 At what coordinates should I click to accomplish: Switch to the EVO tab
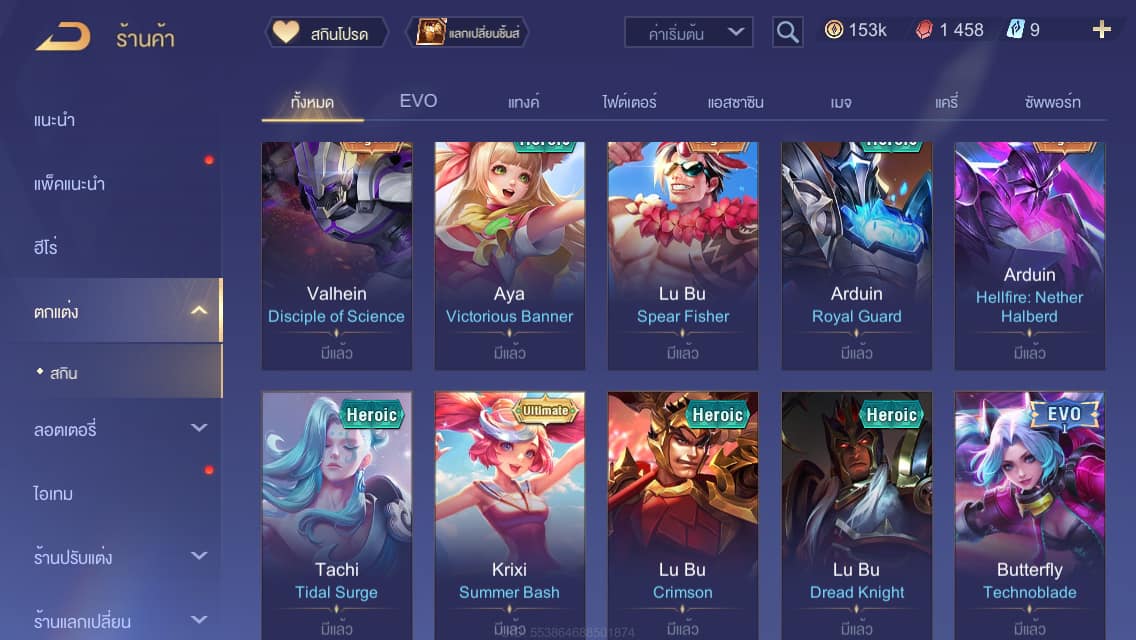point(418,101)
